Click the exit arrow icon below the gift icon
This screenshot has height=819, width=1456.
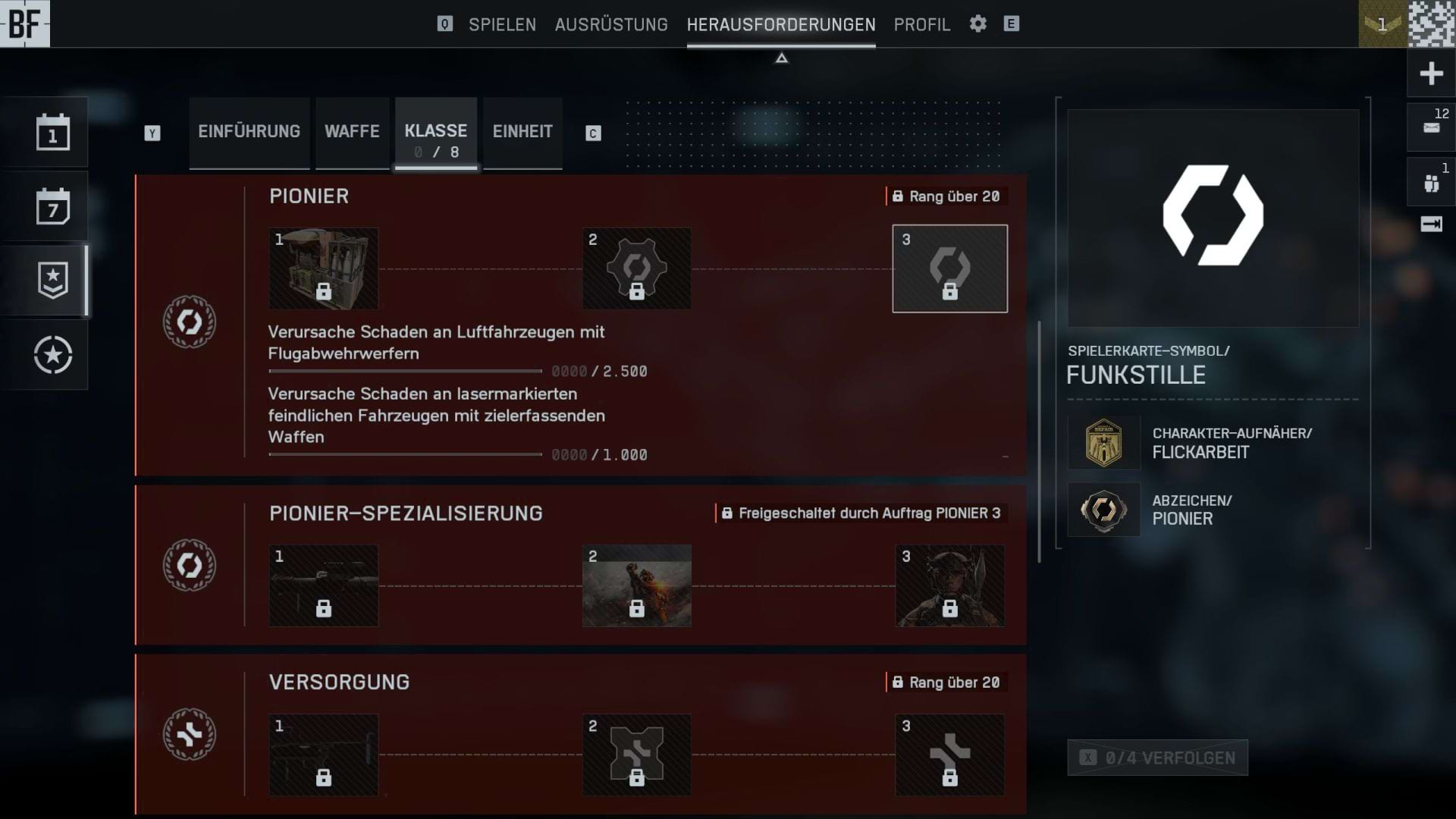[x=1429, y=222]
